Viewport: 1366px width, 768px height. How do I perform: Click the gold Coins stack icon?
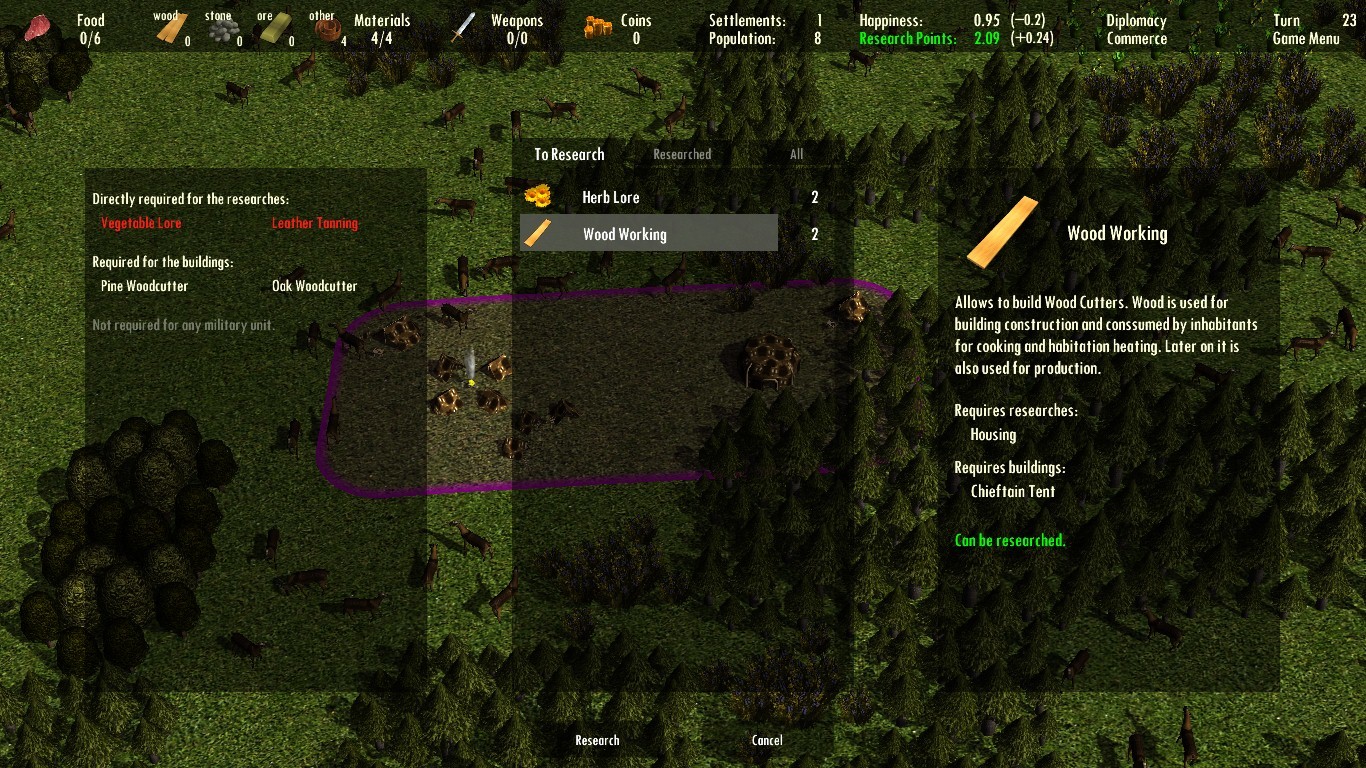597,27
